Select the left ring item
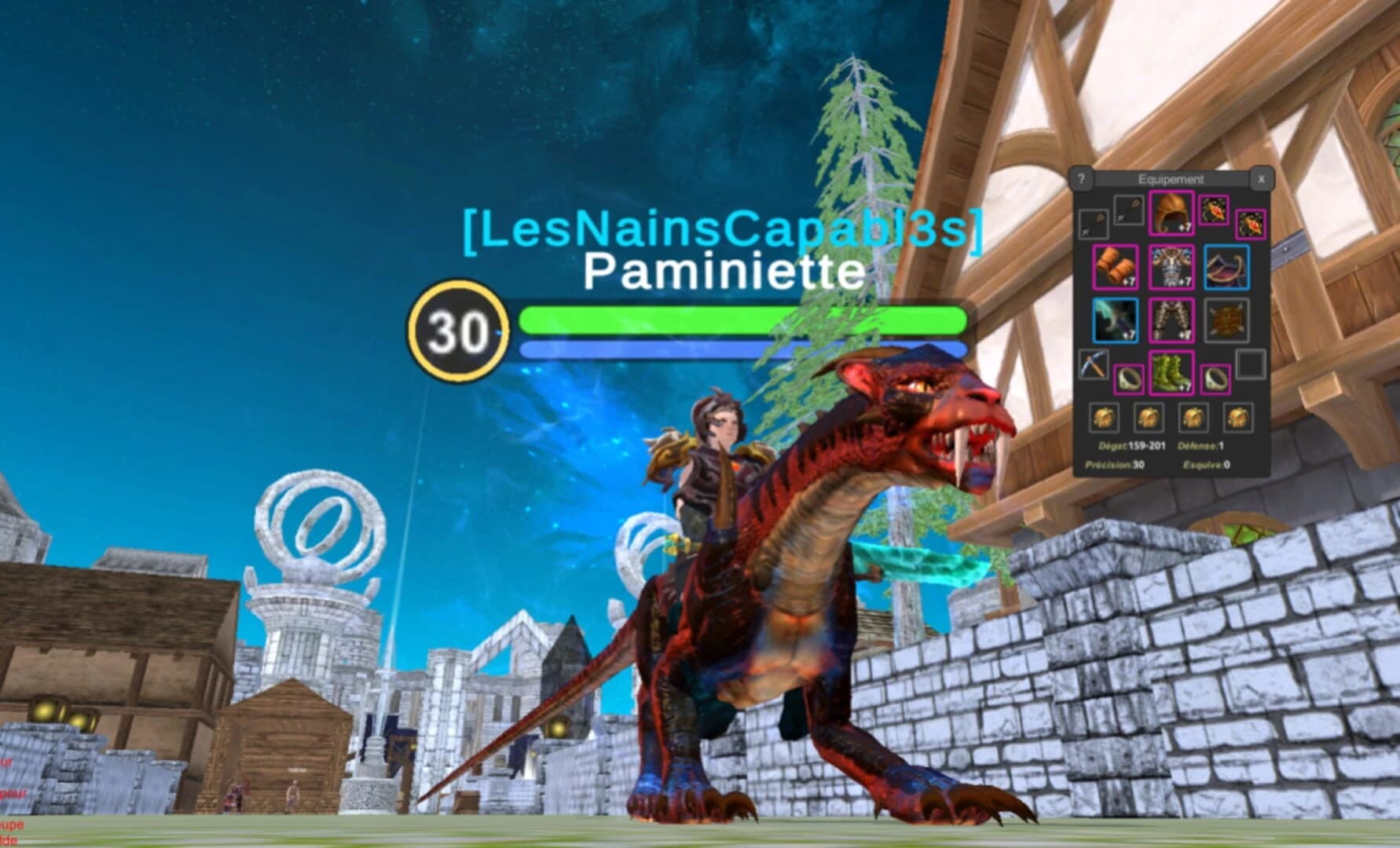 coord(1130,378)
